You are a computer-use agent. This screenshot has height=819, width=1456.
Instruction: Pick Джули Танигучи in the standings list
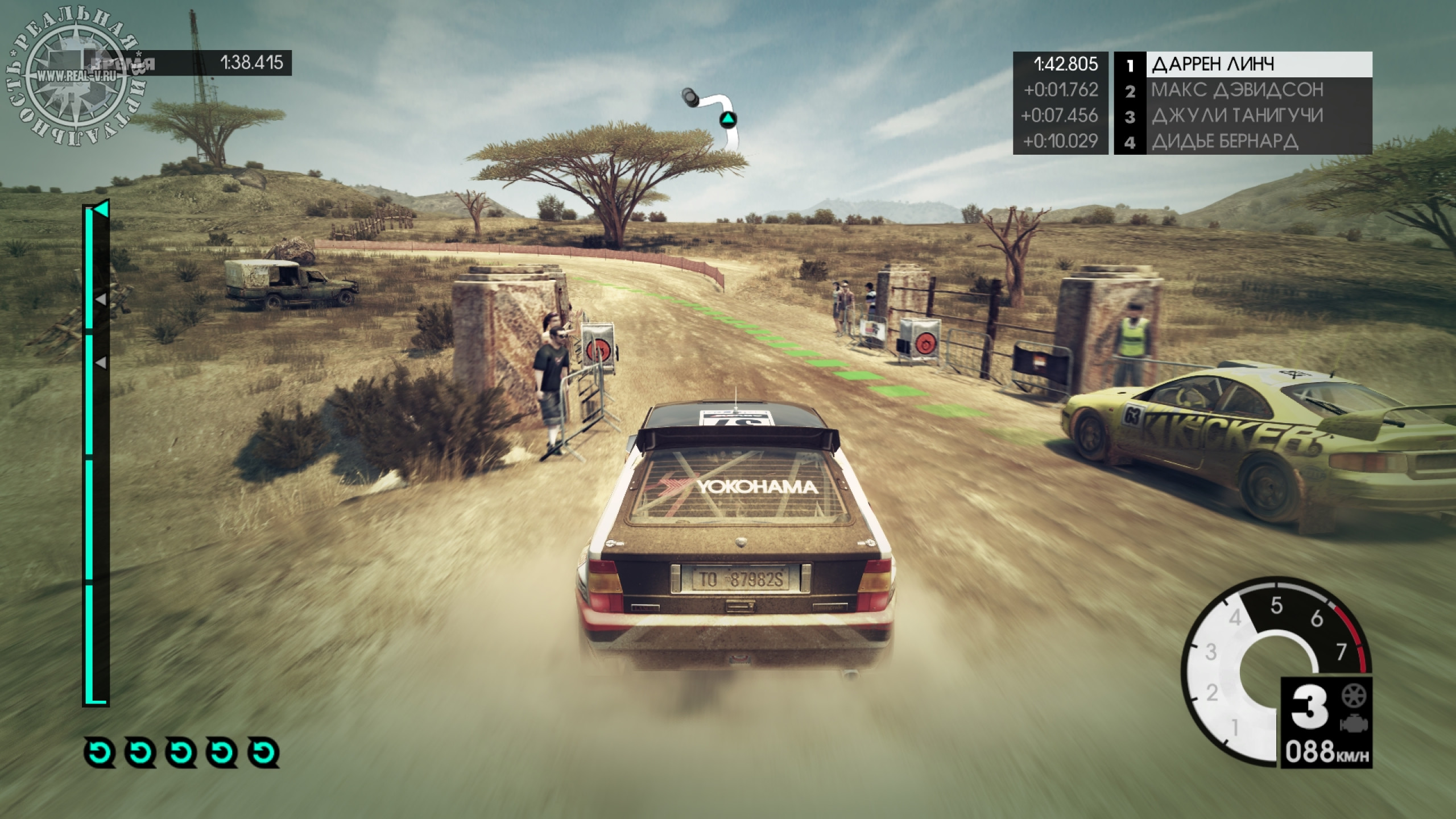point(1242,116)
